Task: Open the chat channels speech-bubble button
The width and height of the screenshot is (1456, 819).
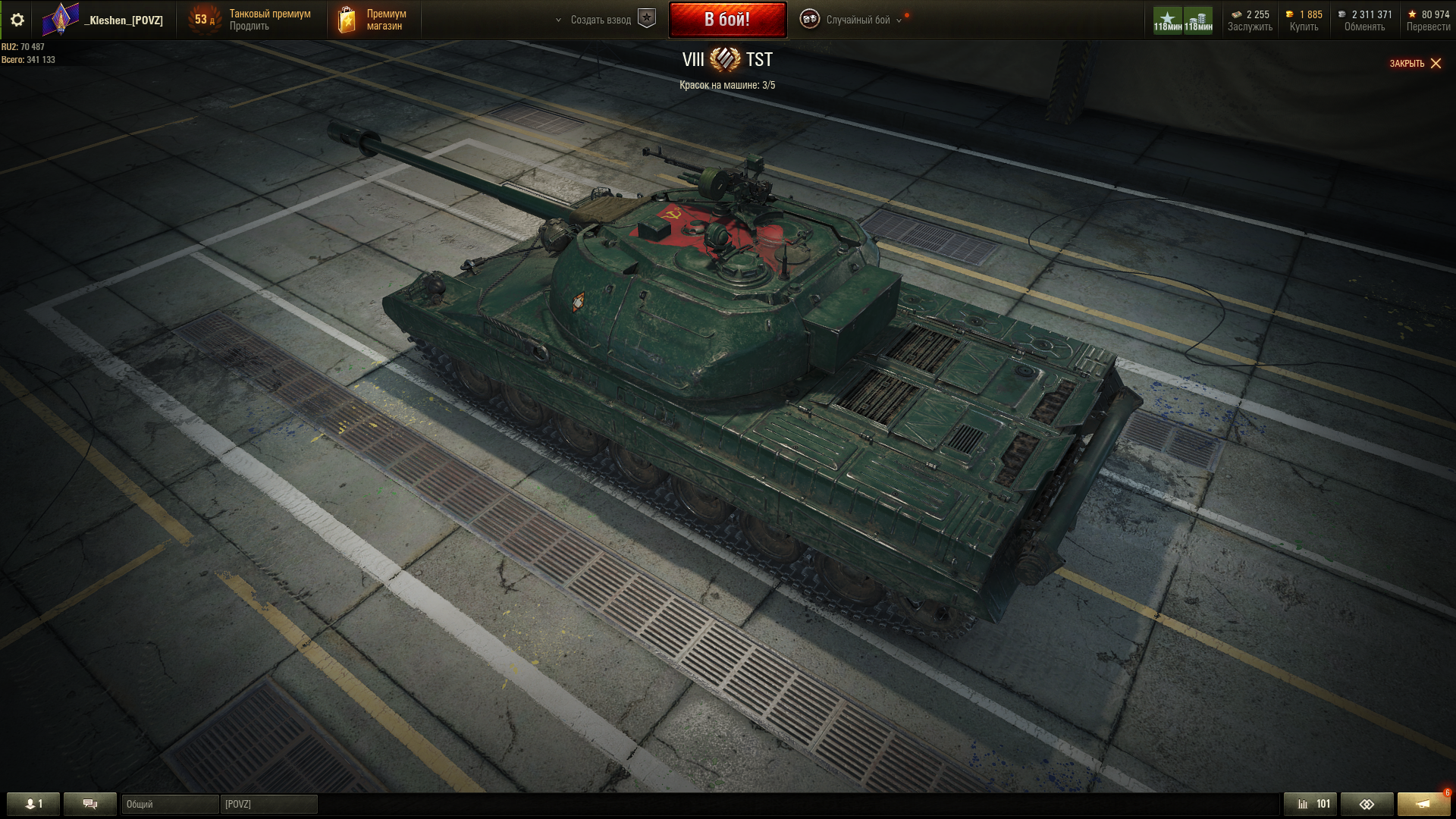Action: point(90,804)
